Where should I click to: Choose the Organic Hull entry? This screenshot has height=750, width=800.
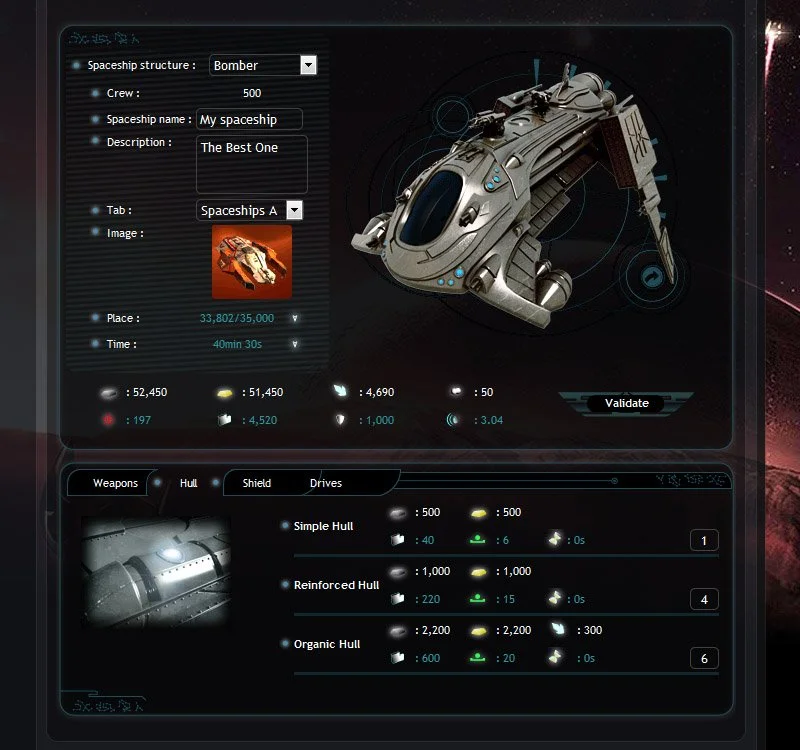(x=327, y=644)
